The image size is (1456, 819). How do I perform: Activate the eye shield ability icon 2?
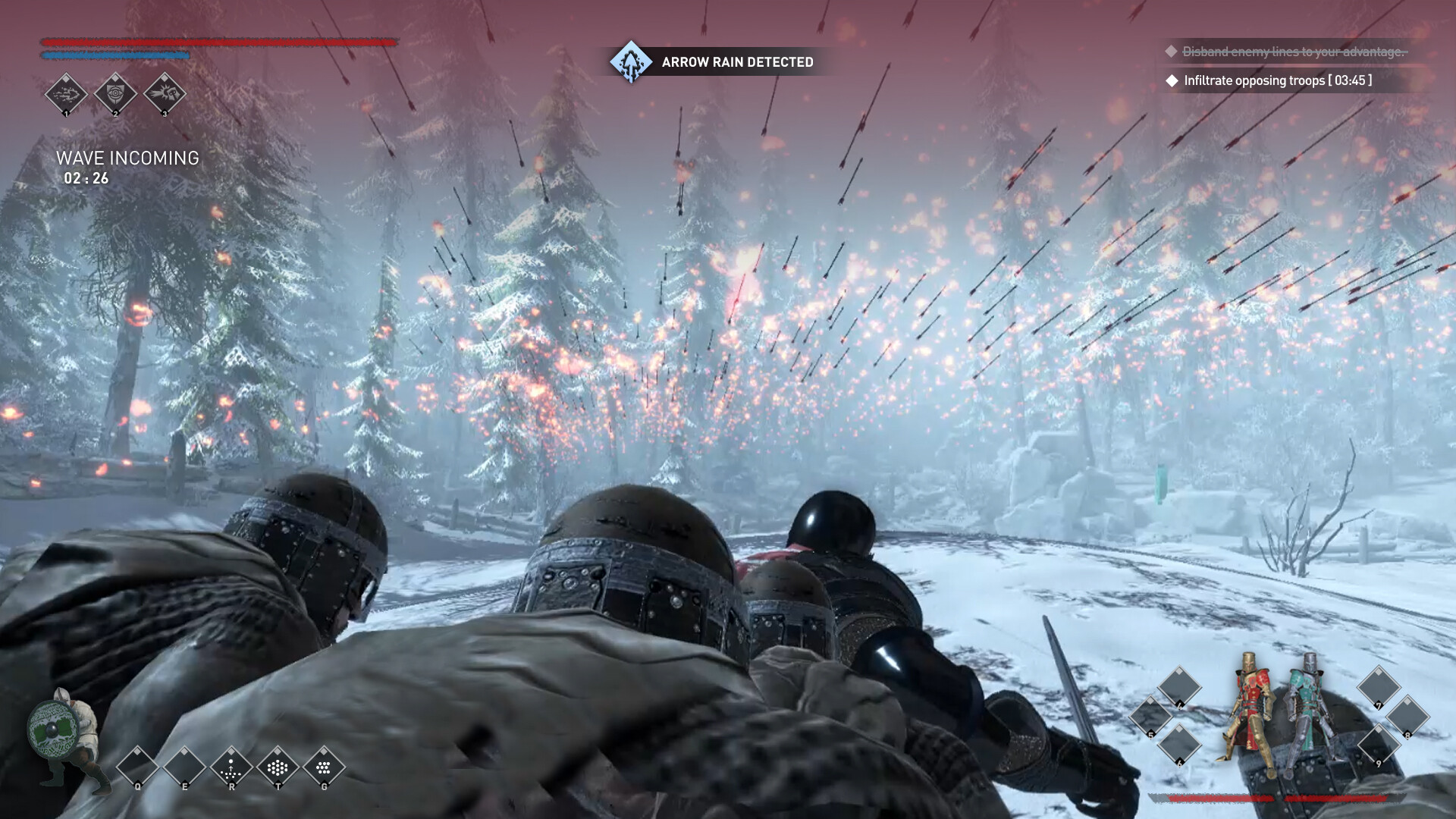115,93
